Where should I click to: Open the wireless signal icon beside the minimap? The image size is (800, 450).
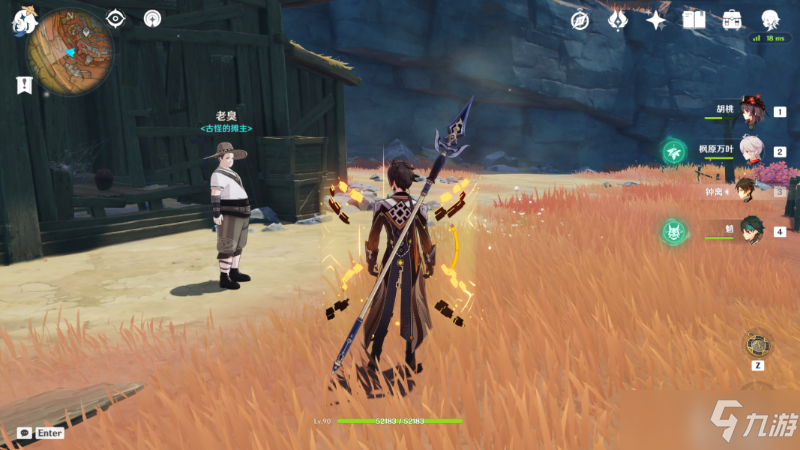(x=152, y=18)
